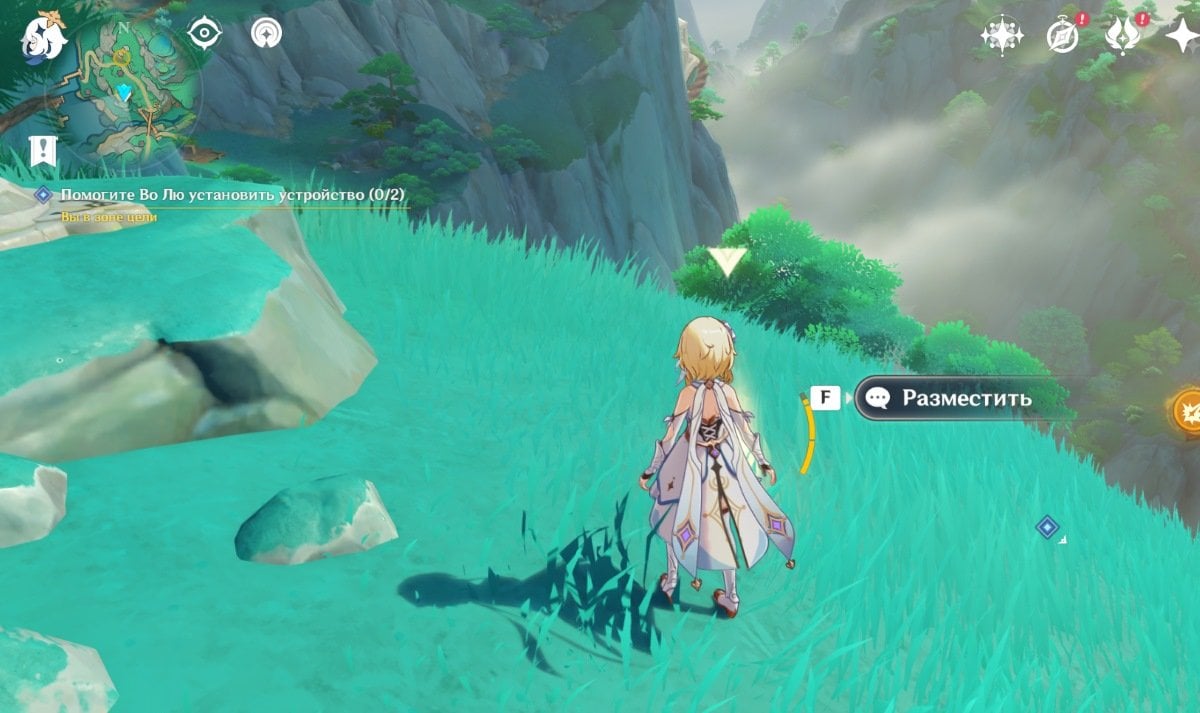Open the compass adventurer handbook icon
The height and width of the screenshot is (713, 1200).
tap(1062, 36)
